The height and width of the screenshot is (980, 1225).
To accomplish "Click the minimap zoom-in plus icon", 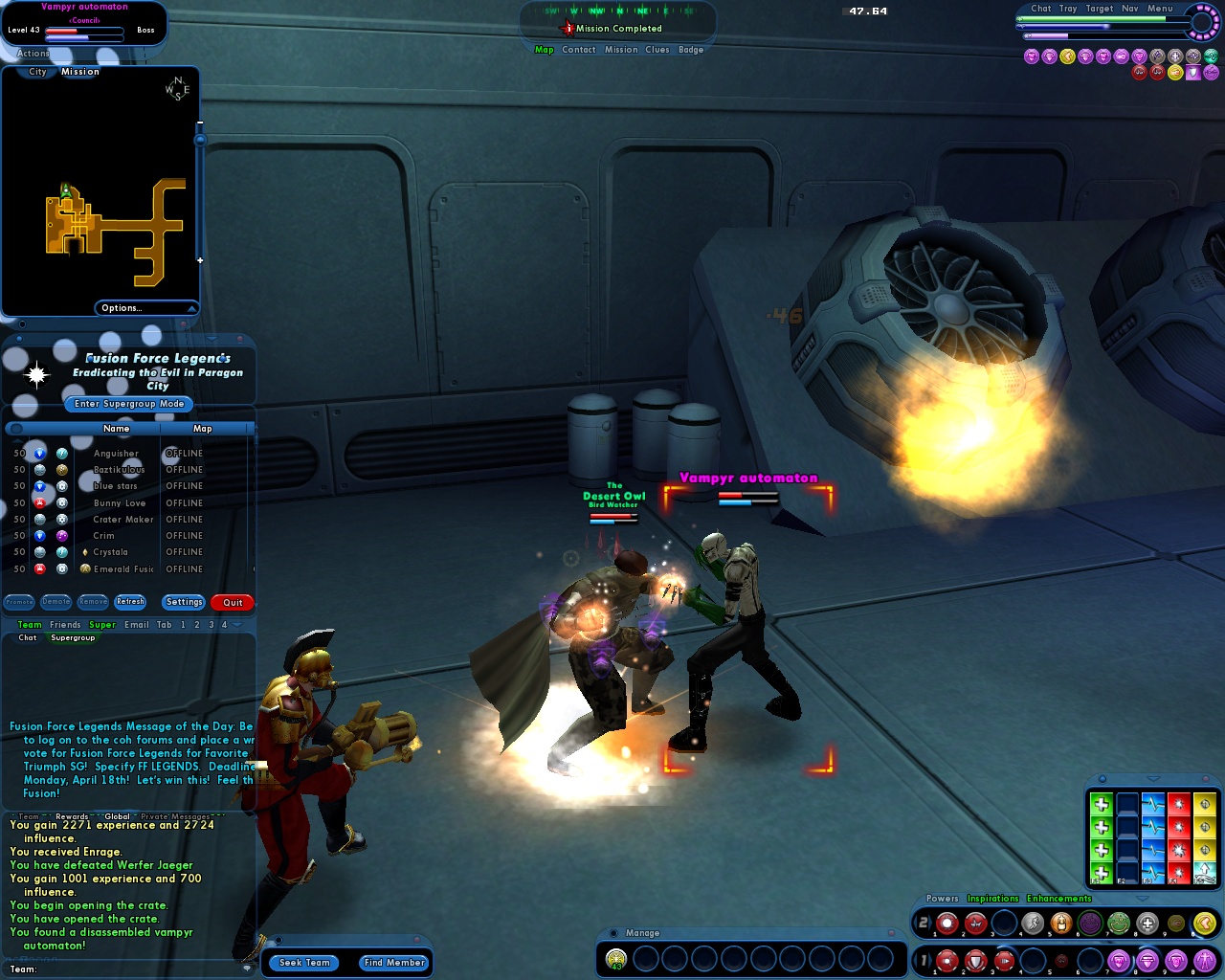I will click(200, 258).
